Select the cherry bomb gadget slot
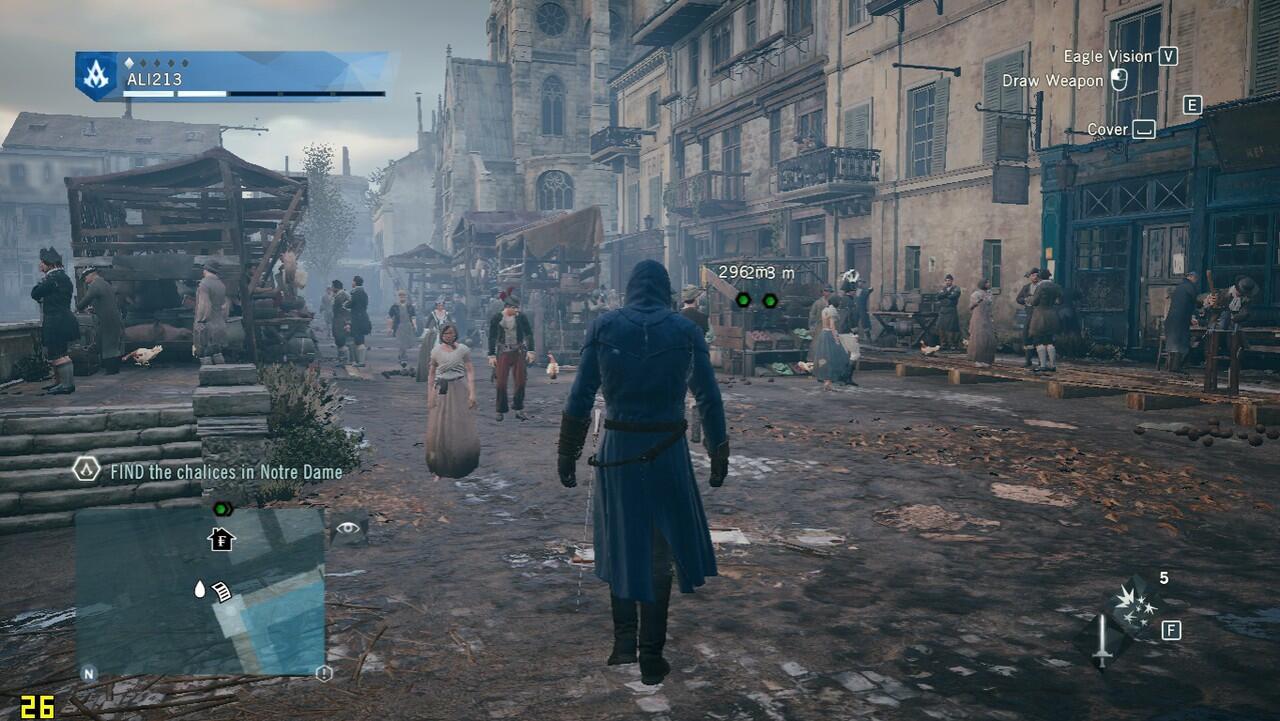 (x=1133, y=605)
